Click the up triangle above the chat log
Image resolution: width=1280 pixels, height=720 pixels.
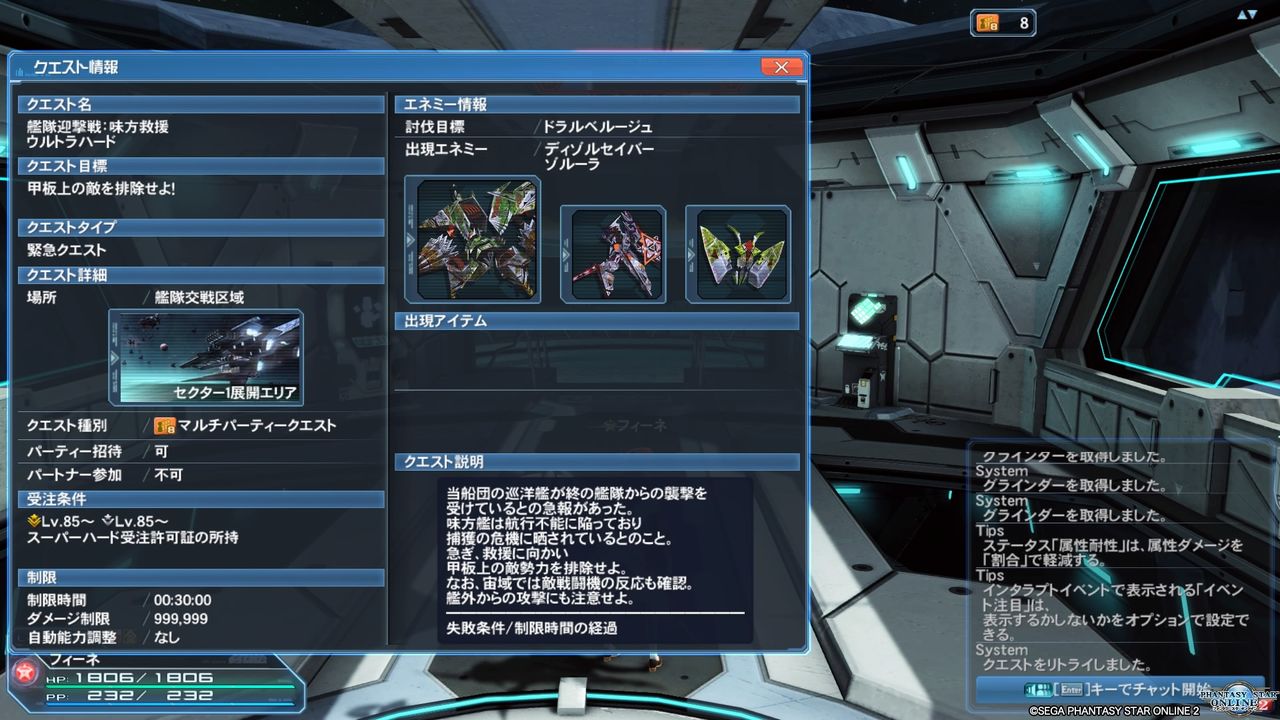pos(1242,13)
